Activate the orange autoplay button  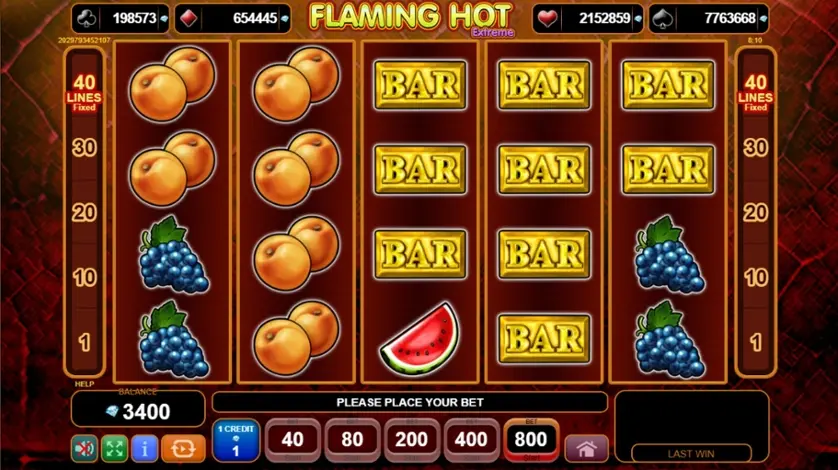click(x=182, y=448)
